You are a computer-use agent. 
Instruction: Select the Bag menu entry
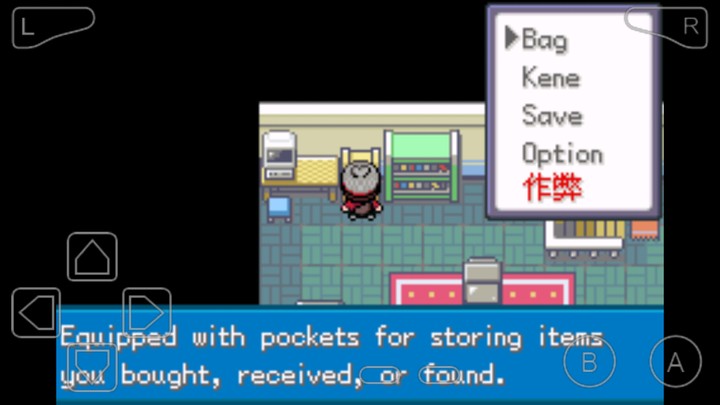pos(545,40)
